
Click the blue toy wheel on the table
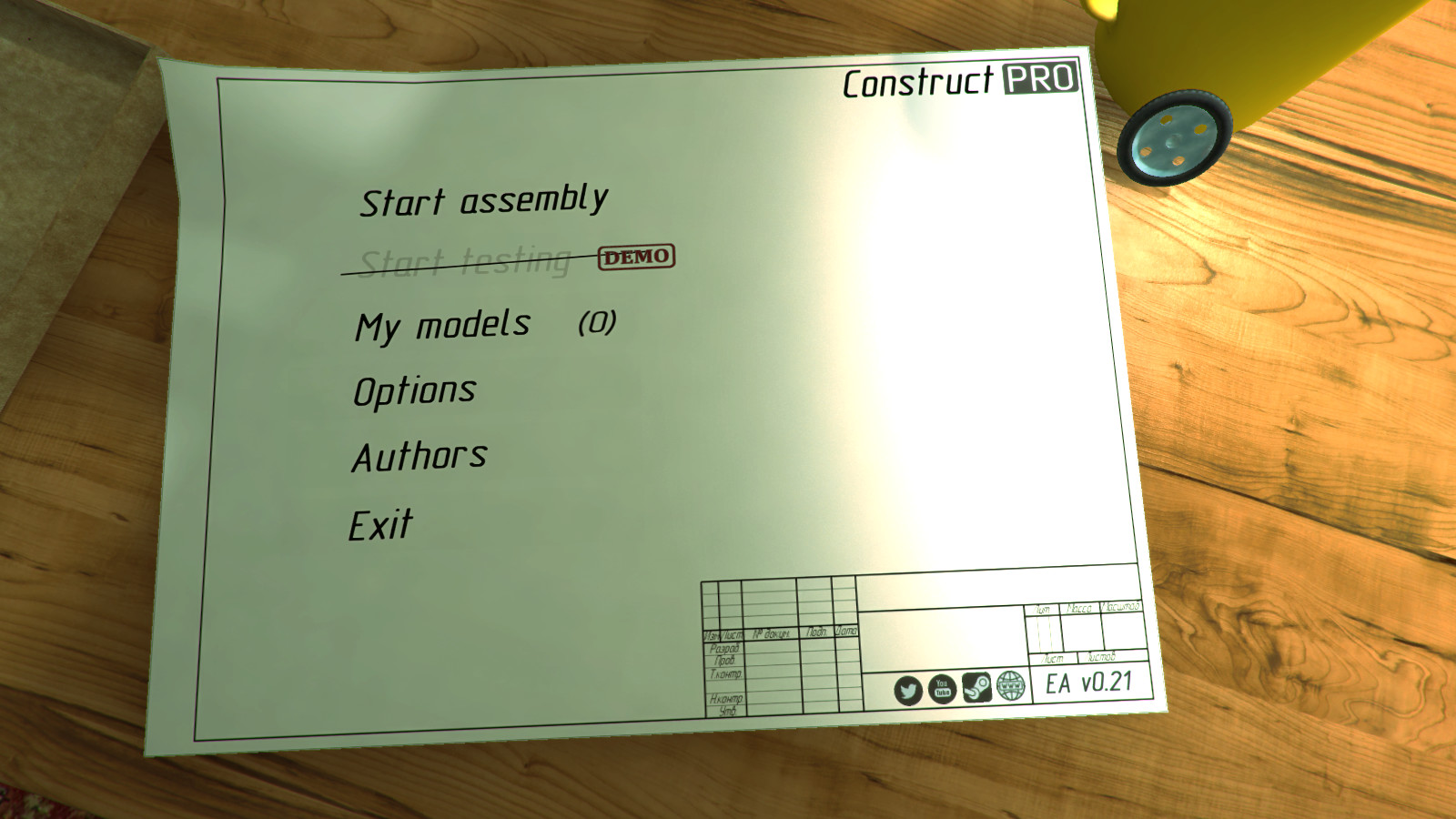1172,138
